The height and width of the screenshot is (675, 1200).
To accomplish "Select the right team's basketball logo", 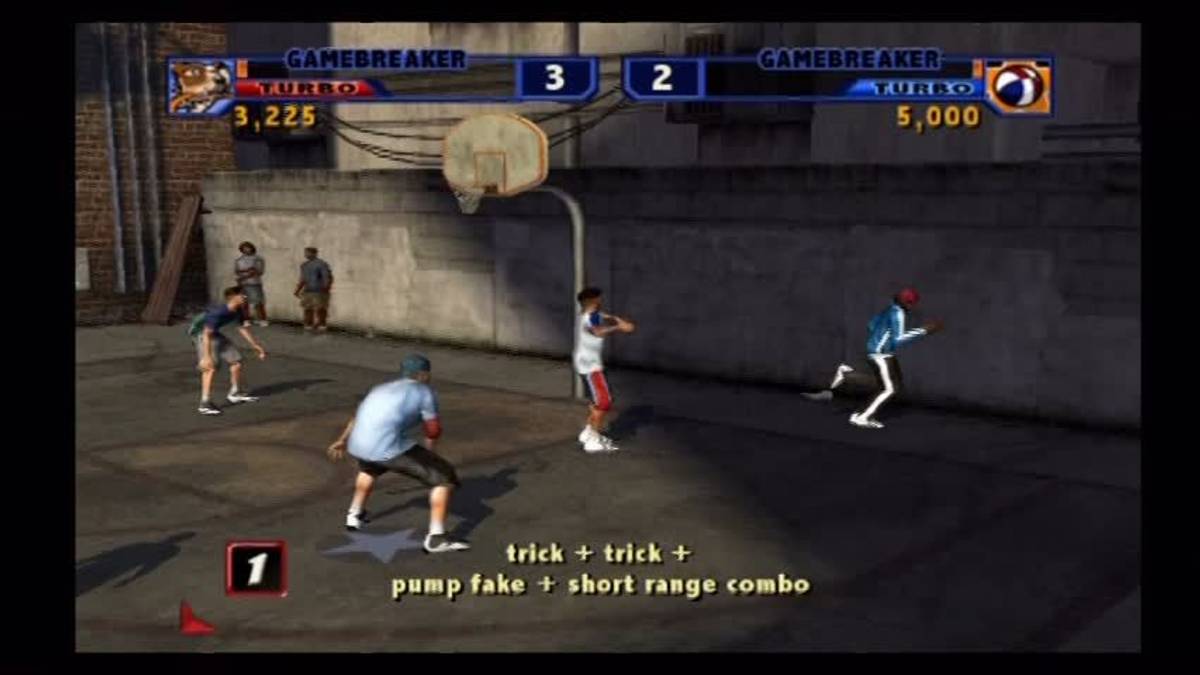I will [x=1017, y=87].
